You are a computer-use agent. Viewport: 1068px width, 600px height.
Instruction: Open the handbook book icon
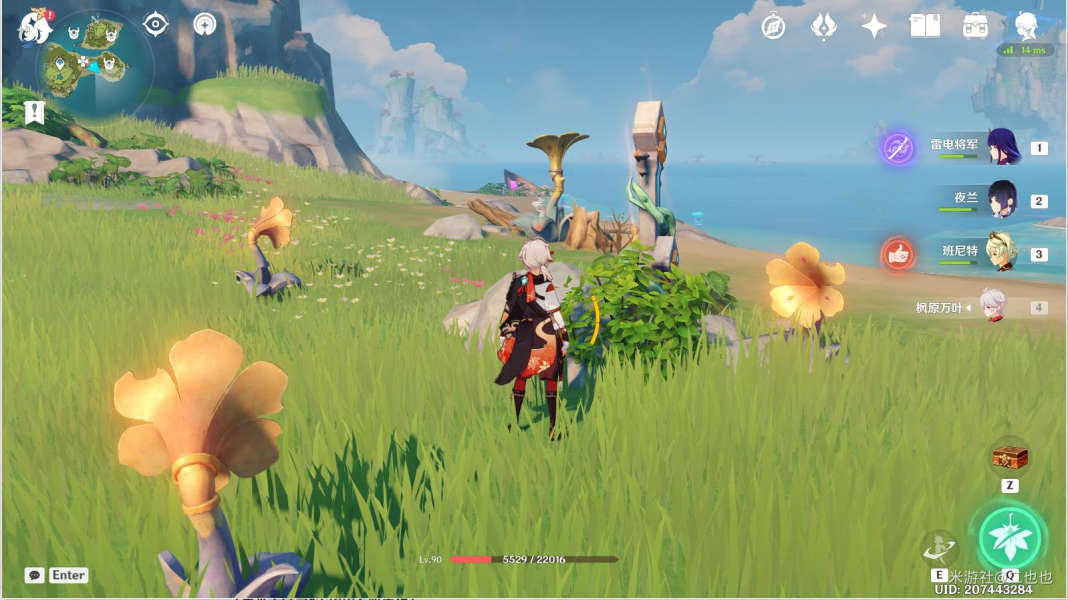pyautogui.click(x=925, y=26)
